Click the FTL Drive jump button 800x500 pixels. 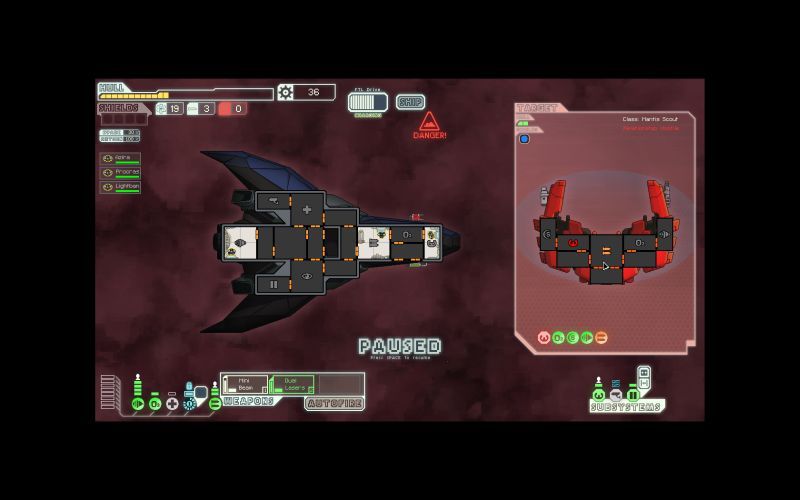pyautogui.click(x=367, y=102)
